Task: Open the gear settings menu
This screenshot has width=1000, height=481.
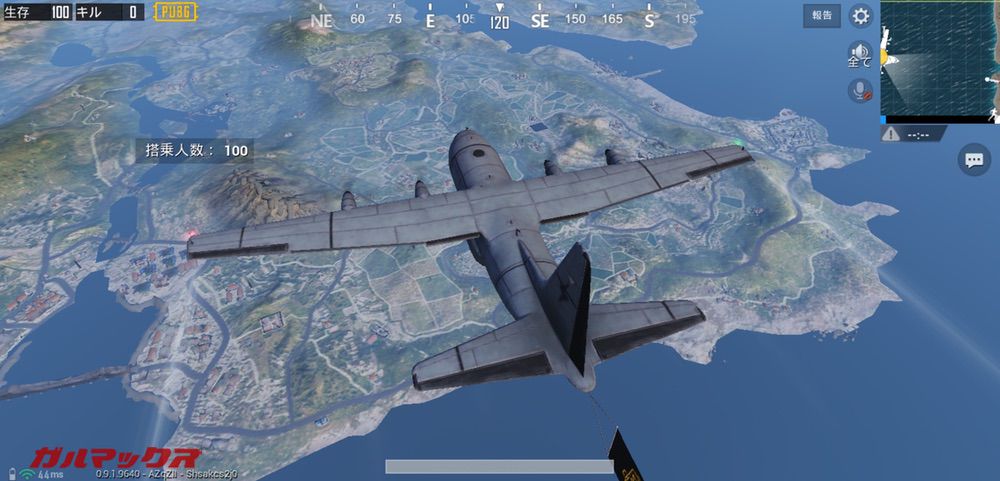Action: (860, 16)
